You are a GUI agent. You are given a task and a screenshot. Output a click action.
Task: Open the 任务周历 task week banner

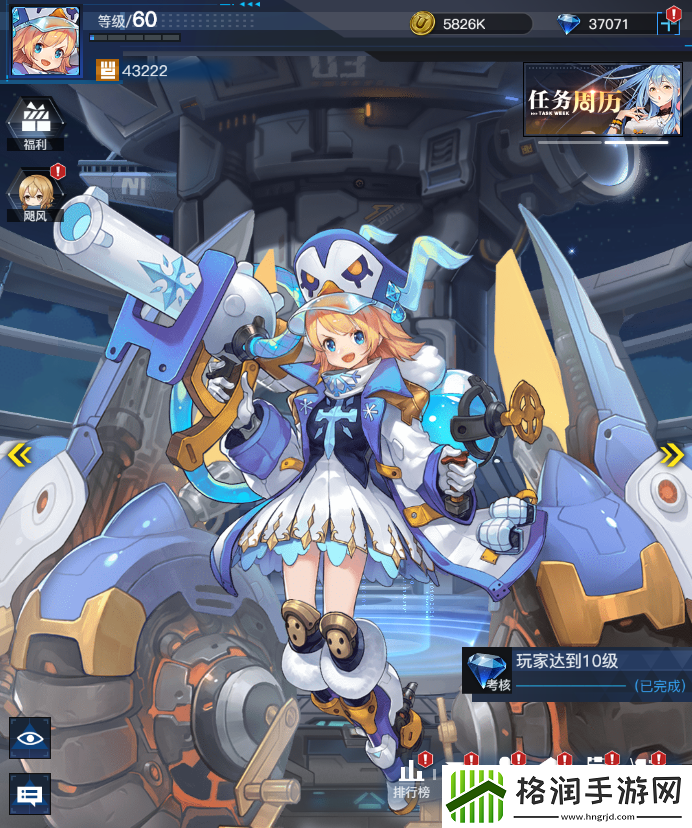pyautogui.click(x=596, y=100)
